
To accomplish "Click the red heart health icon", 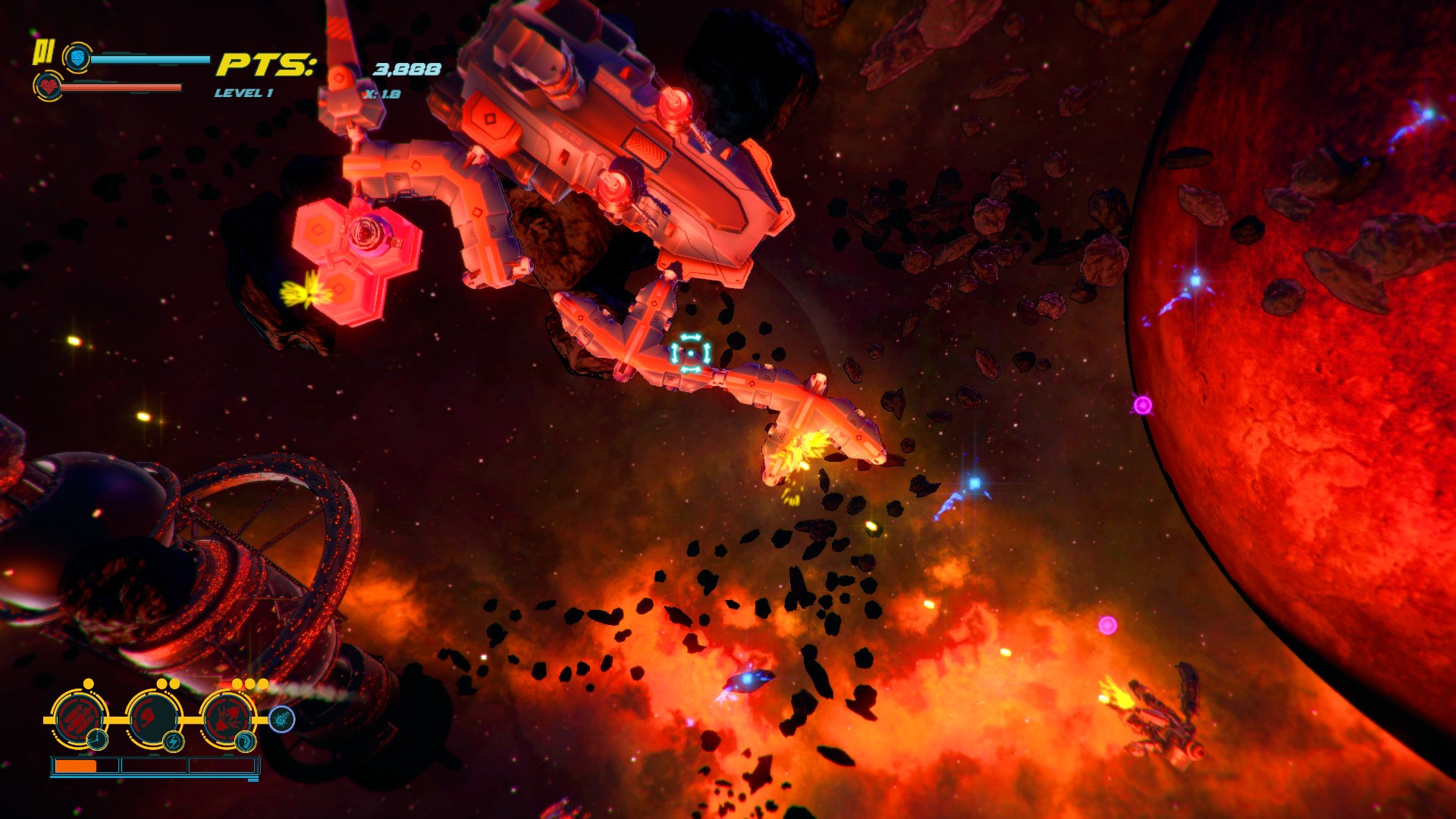I will pos(49,86).
